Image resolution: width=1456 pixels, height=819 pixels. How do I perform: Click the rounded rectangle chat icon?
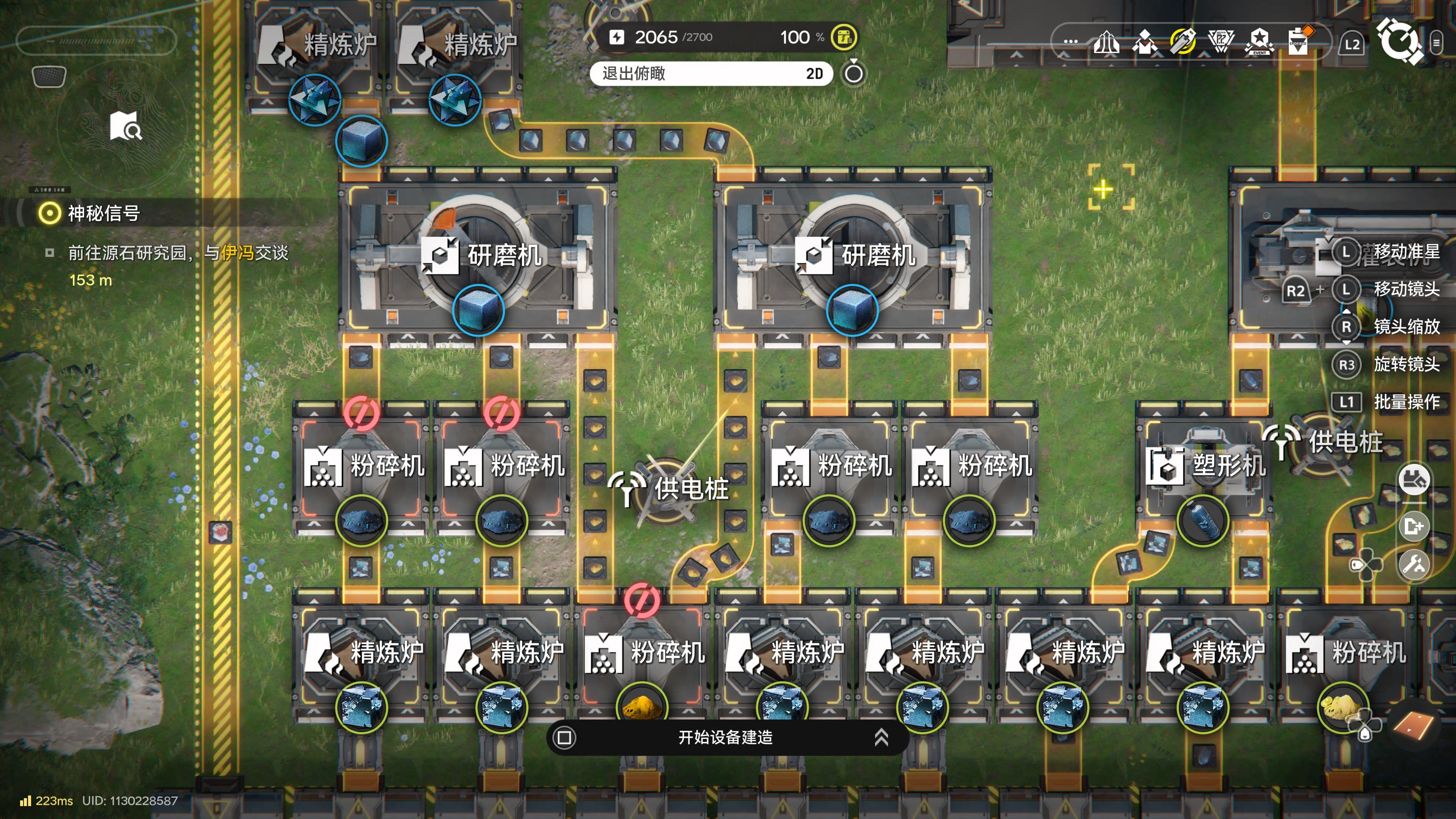click(49, 76)
